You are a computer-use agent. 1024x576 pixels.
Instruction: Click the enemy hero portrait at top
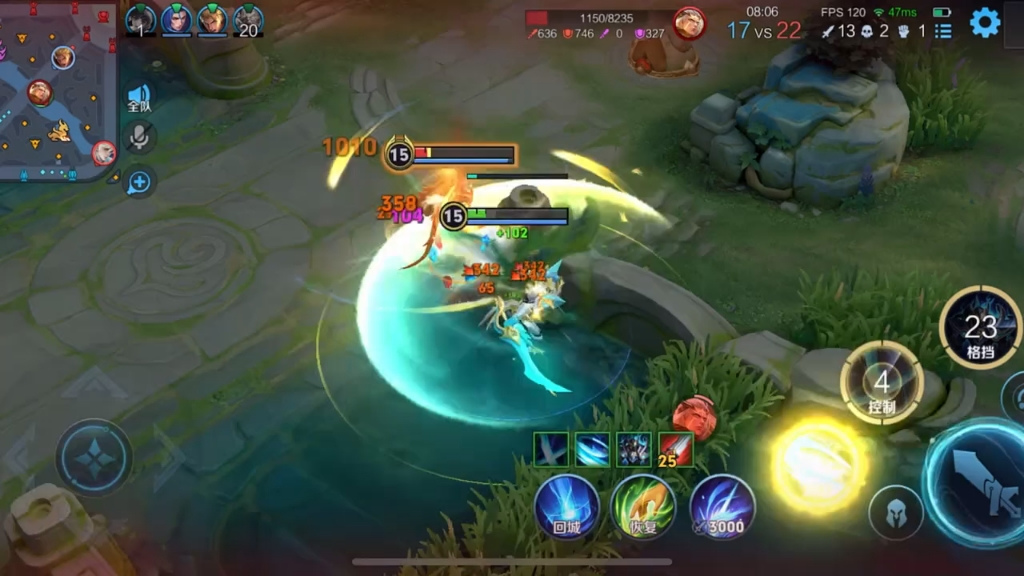point(688,22)
